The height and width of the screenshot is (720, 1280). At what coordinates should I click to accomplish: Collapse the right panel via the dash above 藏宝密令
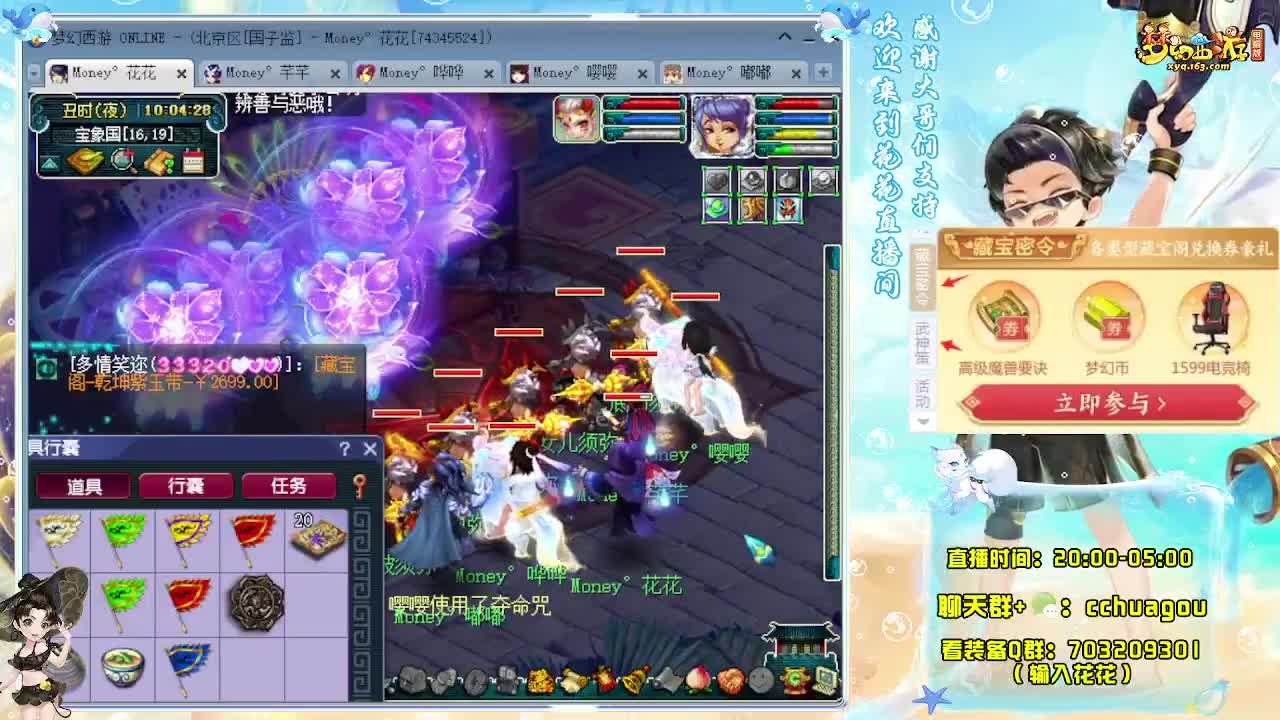(x=922, y=231)
